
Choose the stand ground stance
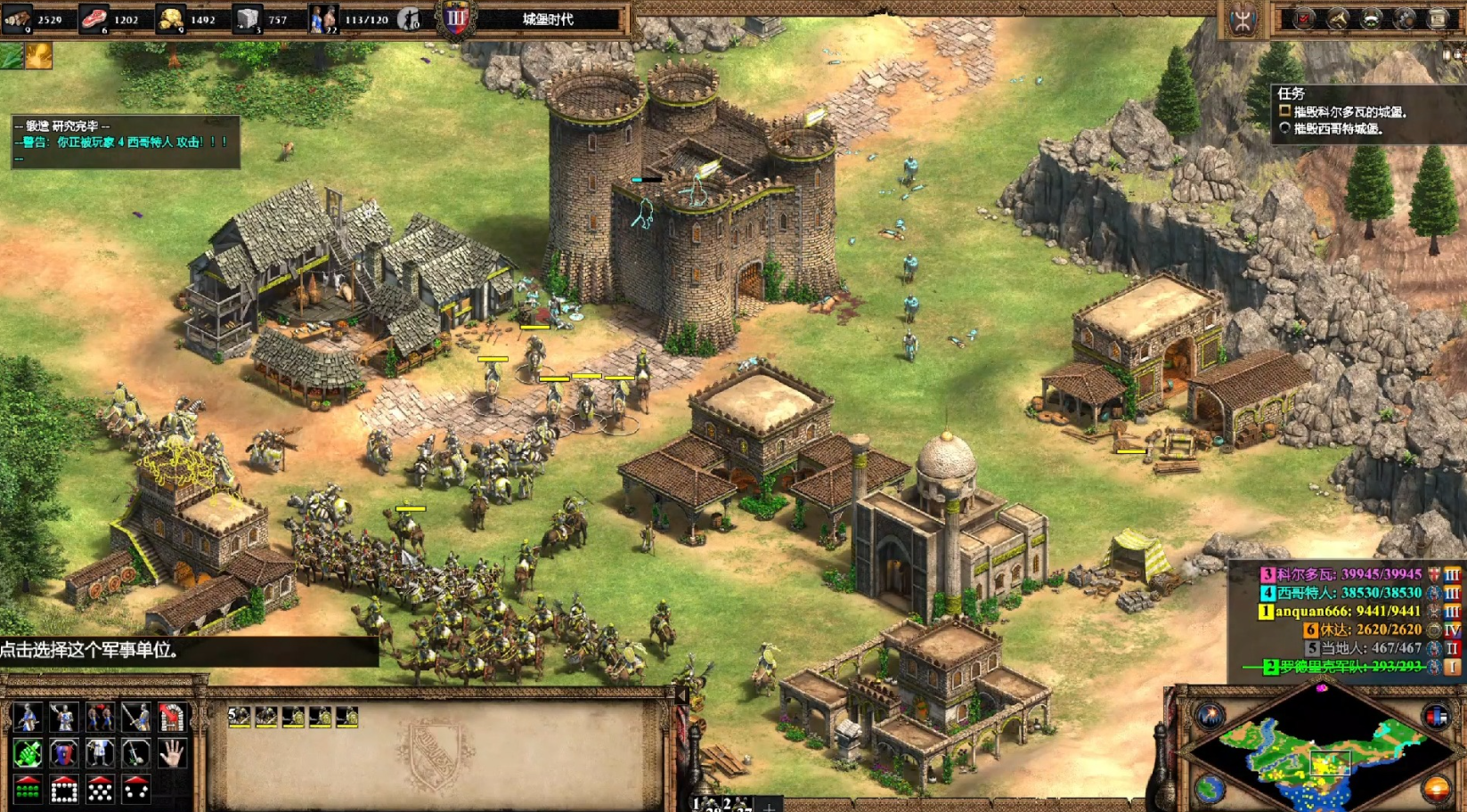tap(100, 753)
